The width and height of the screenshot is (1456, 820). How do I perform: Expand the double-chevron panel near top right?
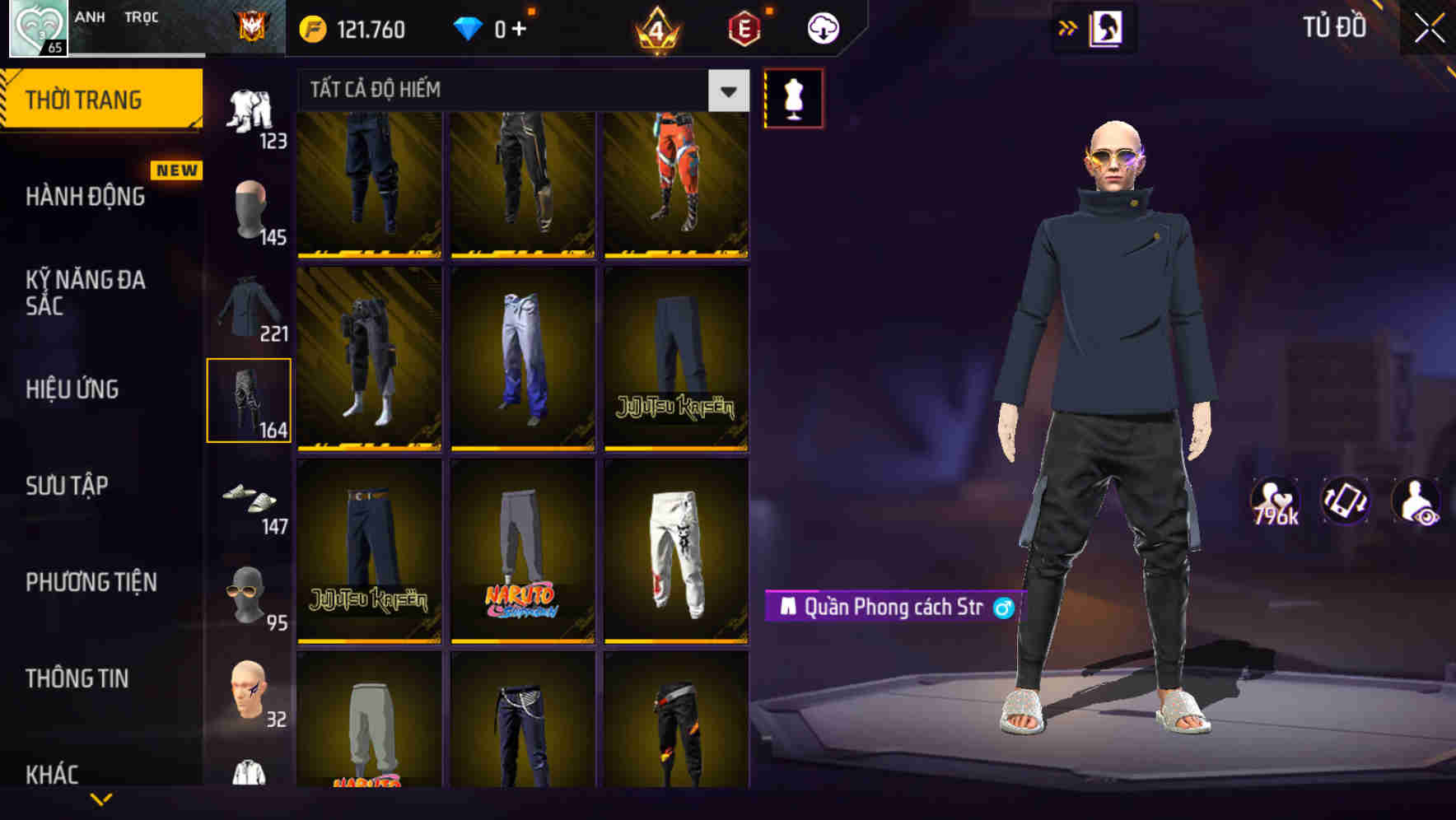point(1068,26)
